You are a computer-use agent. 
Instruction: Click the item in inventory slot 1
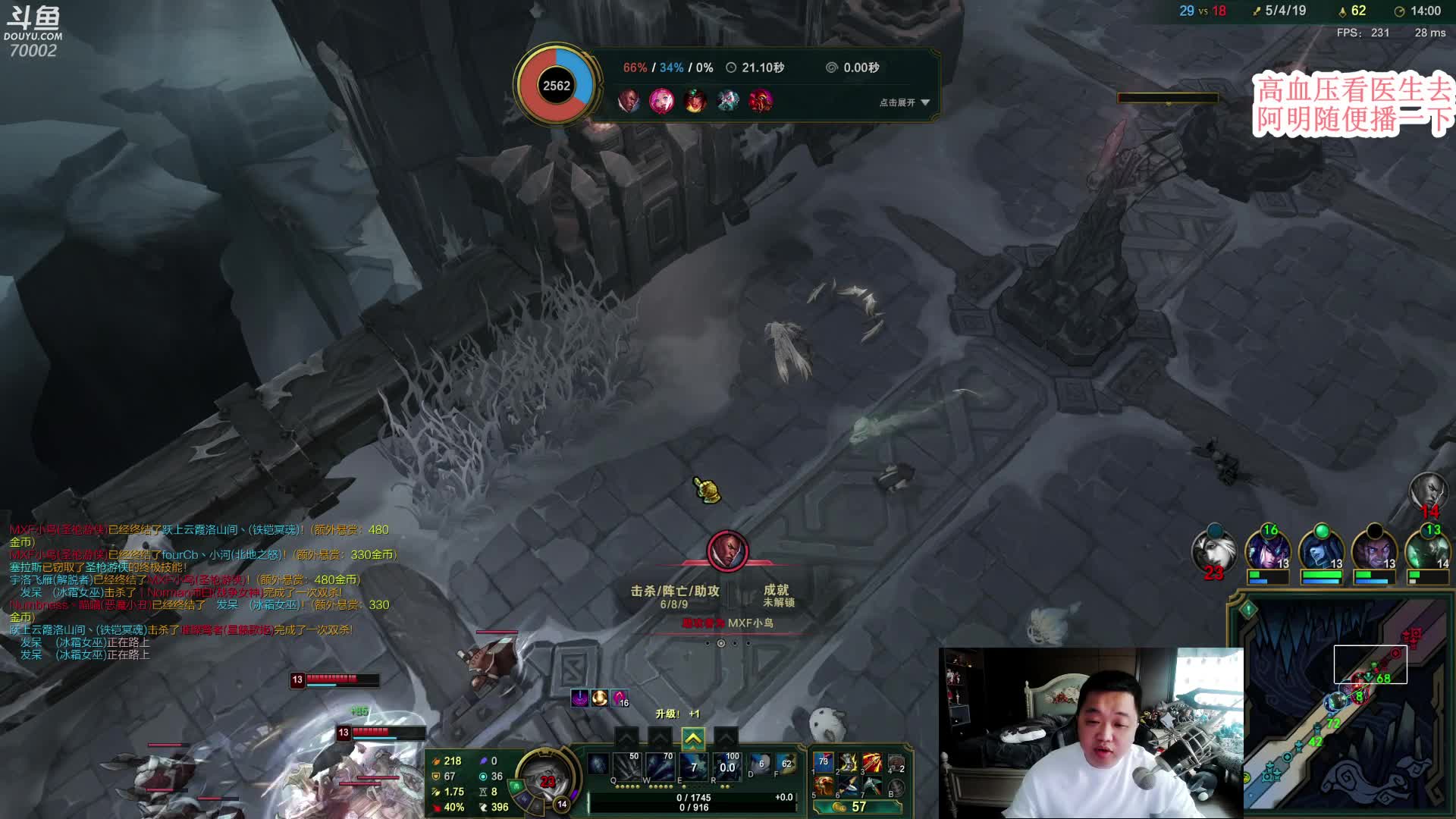(x=824, y=763)
